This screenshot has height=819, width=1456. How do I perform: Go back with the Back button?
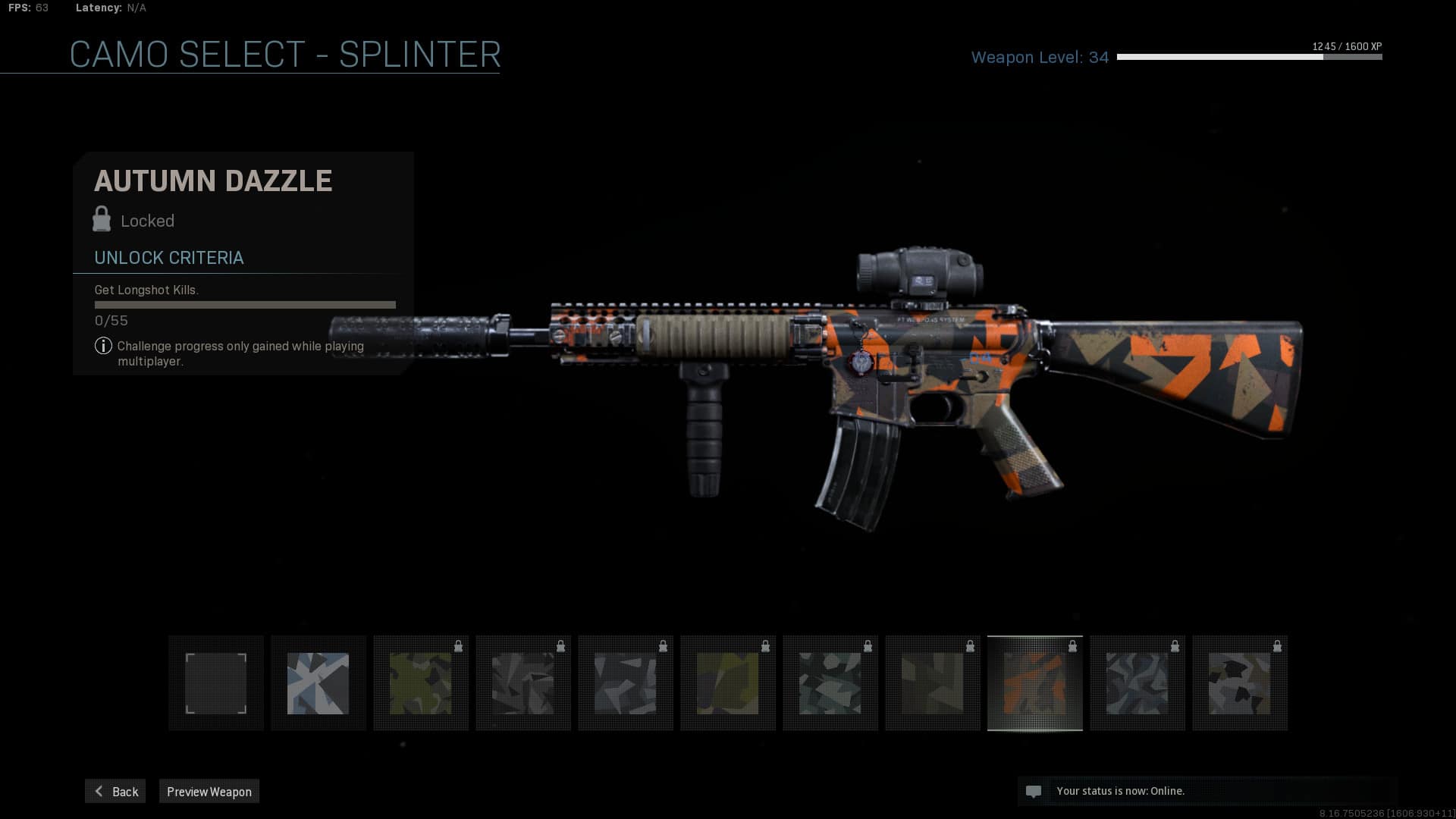coord(115,791)
